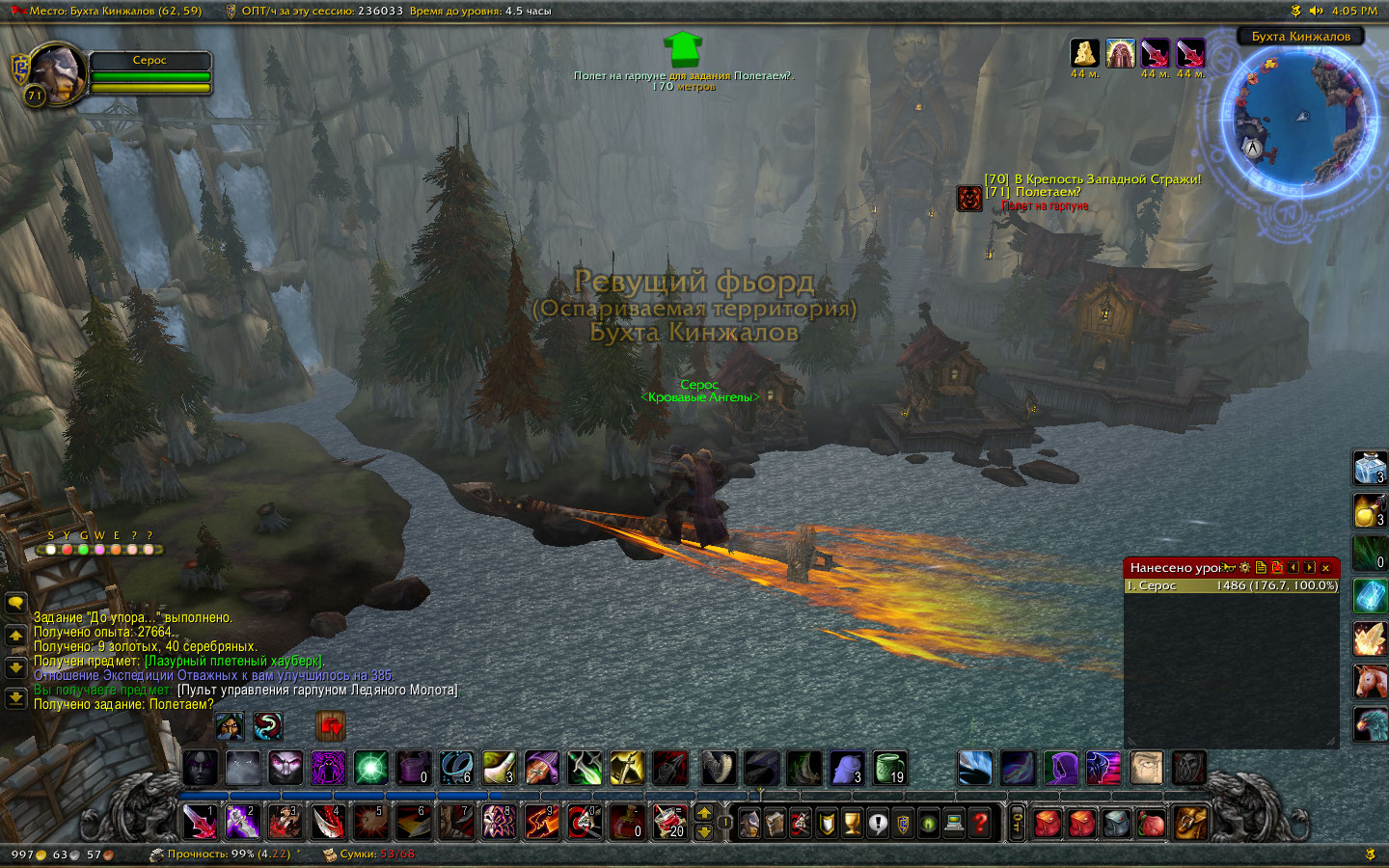The height and width of the screenshot is (868, 1389).
Task: Use the green mug item with 19 count
Action: [x=890, y=769]
